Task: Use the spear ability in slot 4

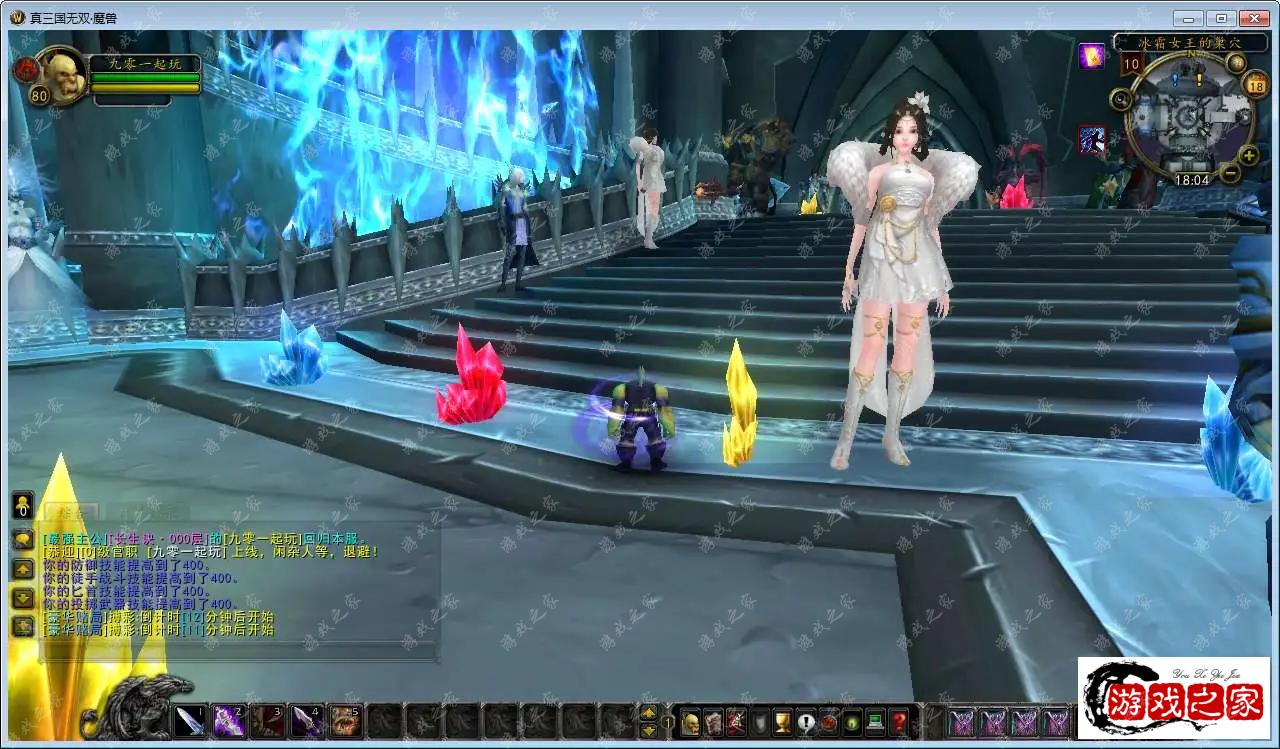Action: [307, 721]
